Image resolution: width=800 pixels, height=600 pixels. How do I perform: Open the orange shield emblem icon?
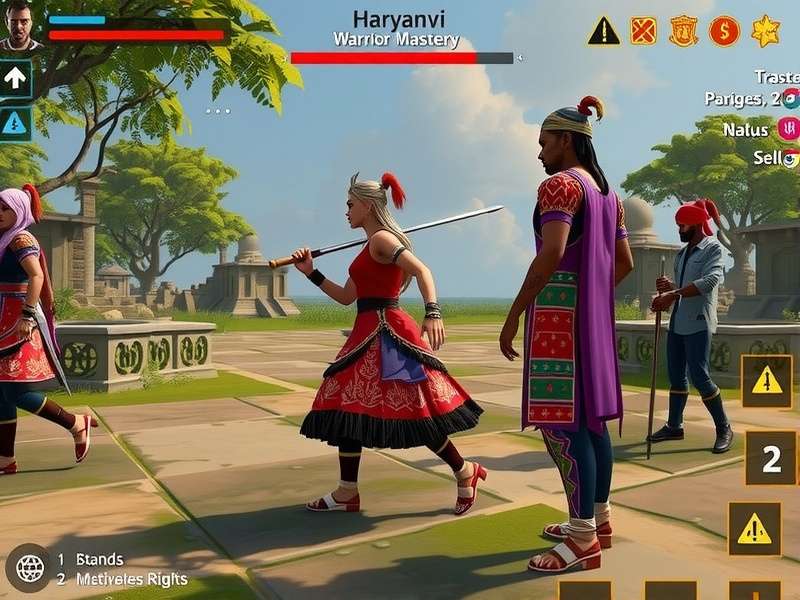tap(684, 31)
